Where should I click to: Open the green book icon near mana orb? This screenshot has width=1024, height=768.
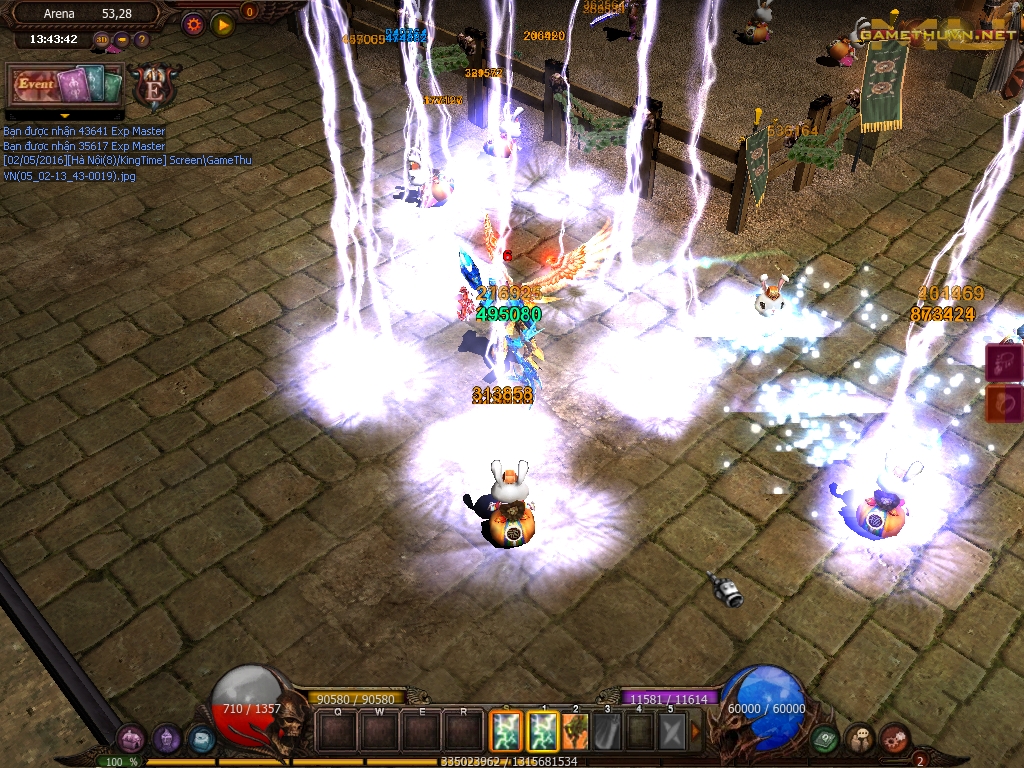pos(825,740)
